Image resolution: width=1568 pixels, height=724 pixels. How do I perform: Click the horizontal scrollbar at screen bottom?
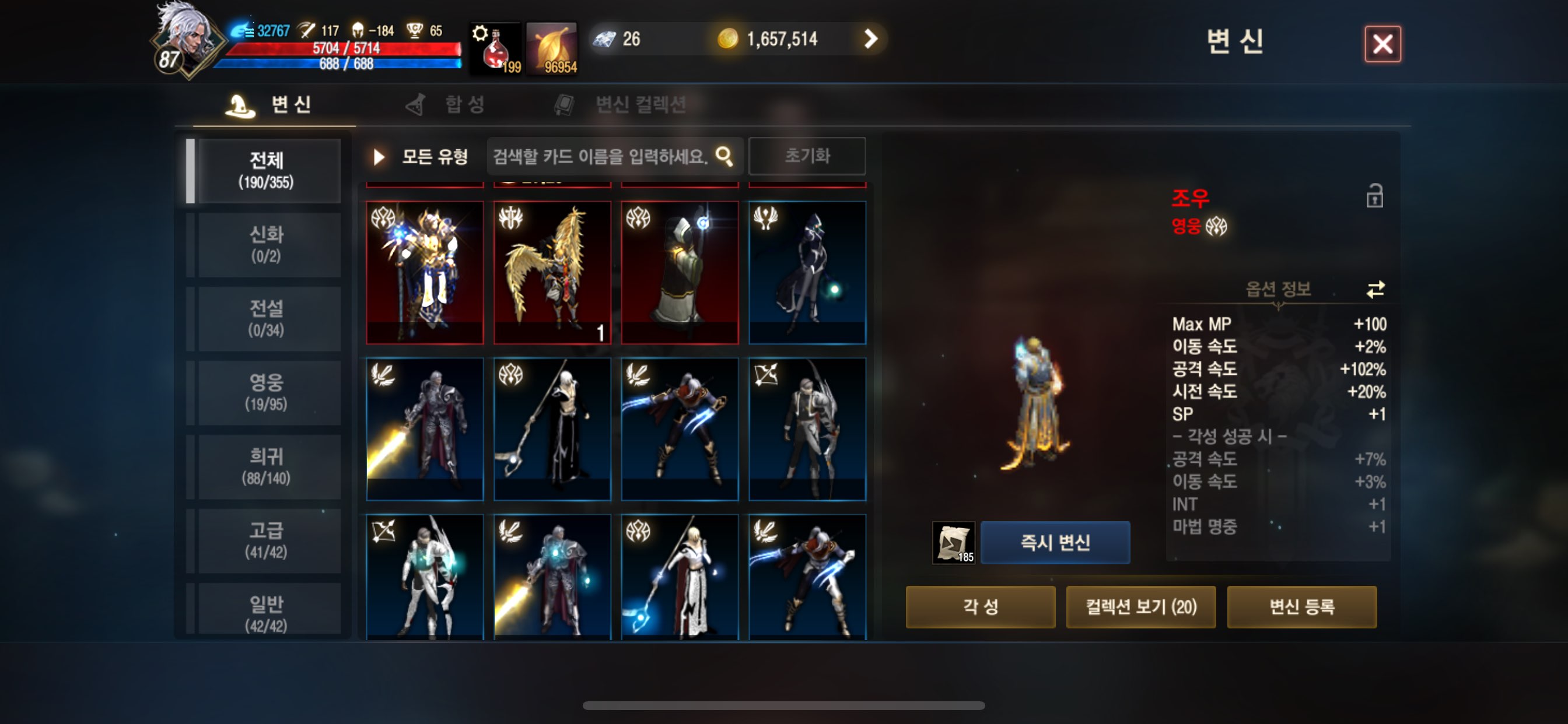(x=784, y=705)
